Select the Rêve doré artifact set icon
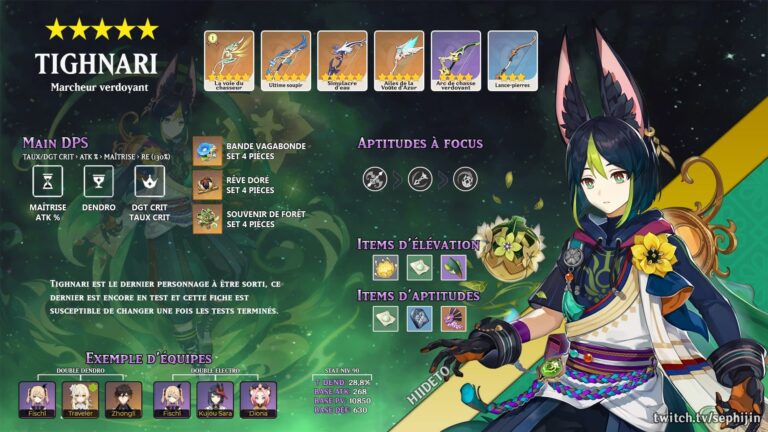768x432 pixels. coord(208,185)
